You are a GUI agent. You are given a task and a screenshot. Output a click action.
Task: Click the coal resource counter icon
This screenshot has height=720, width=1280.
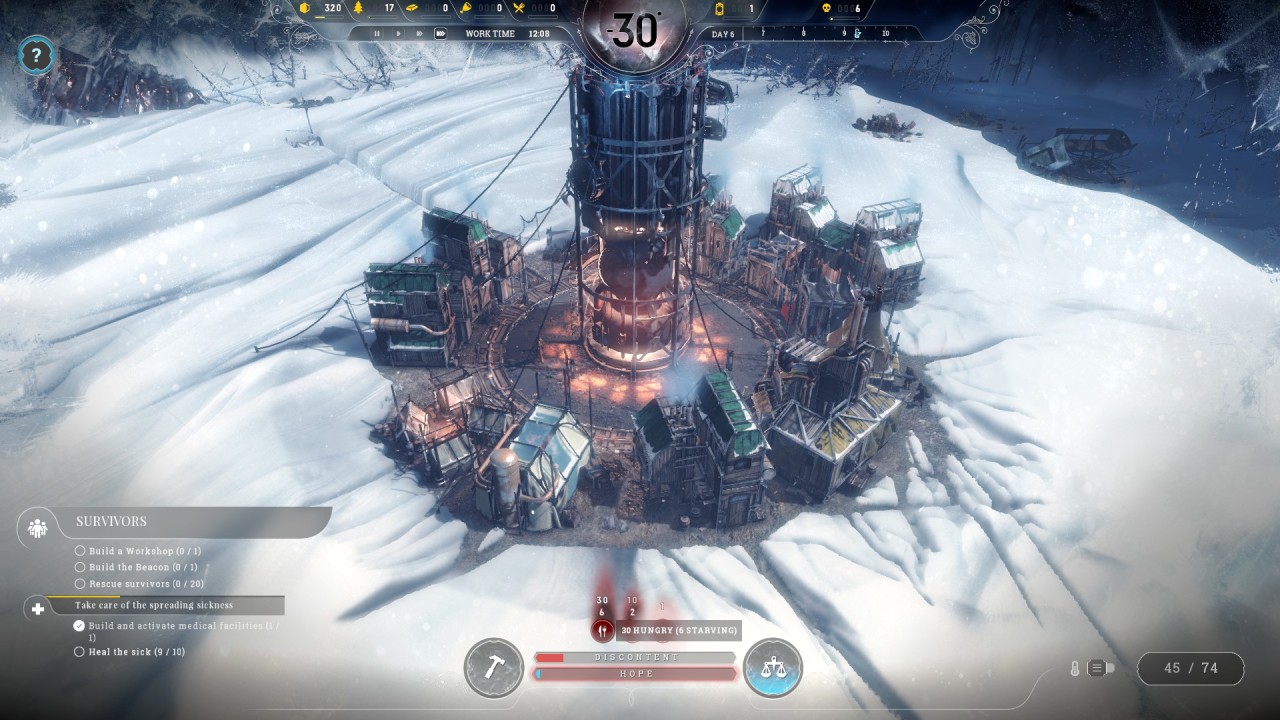[x=305, y=9]
